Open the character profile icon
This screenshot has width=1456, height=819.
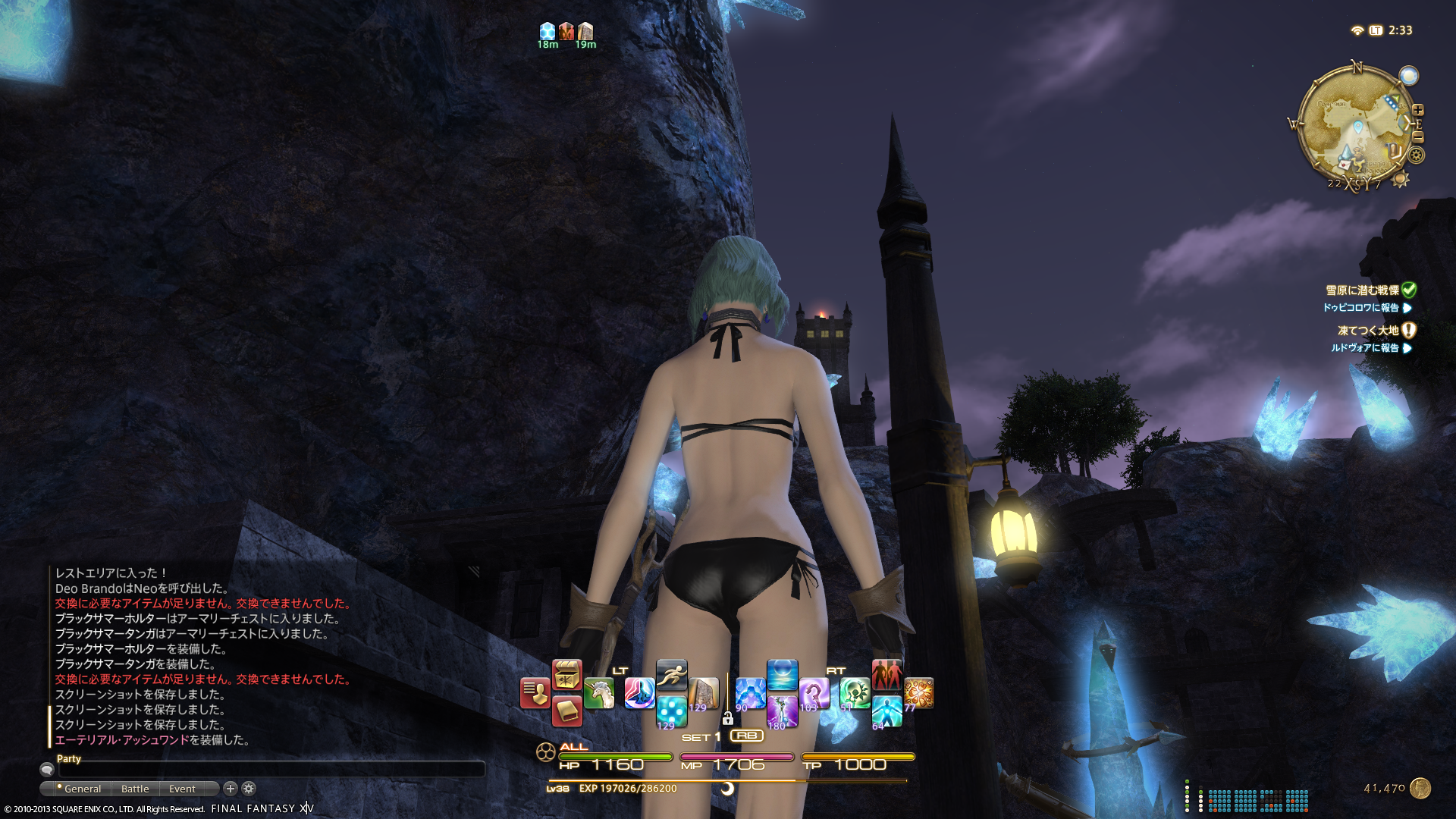coord(535,693)
